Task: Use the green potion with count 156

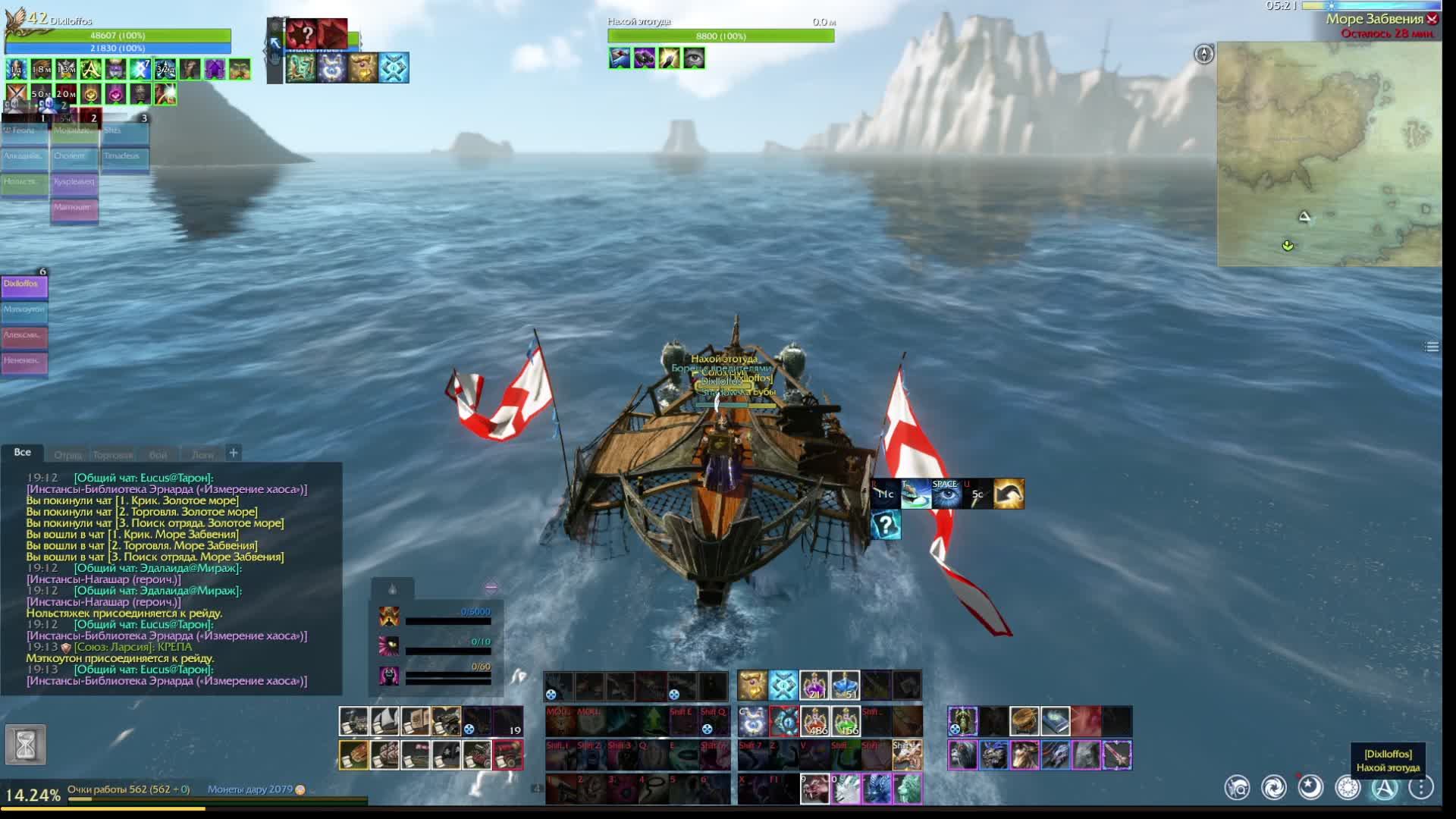Action: point(846,721)
